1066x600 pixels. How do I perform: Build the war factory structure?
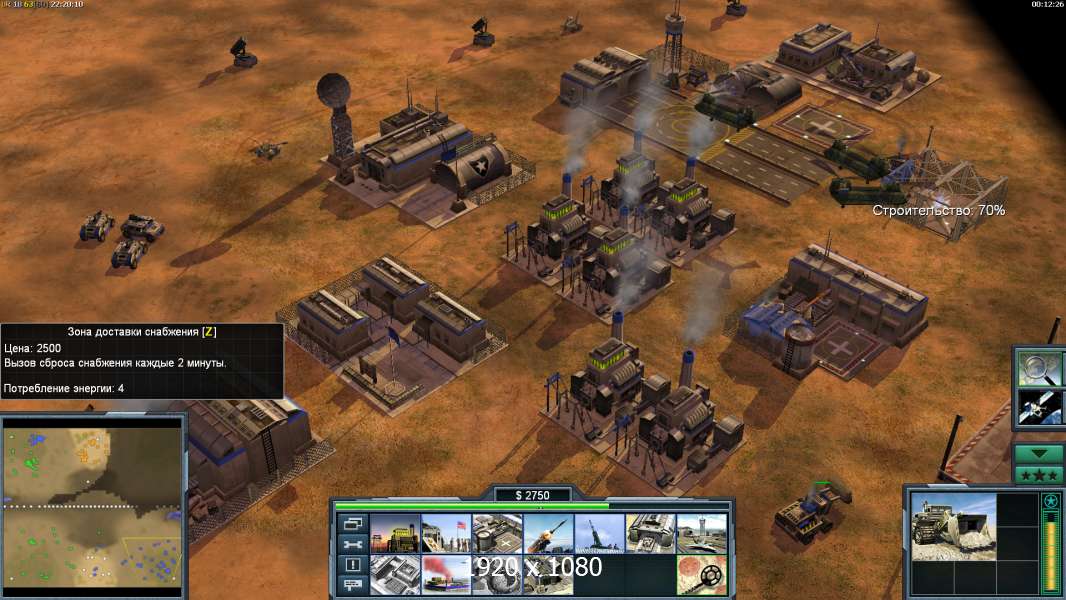650,534
